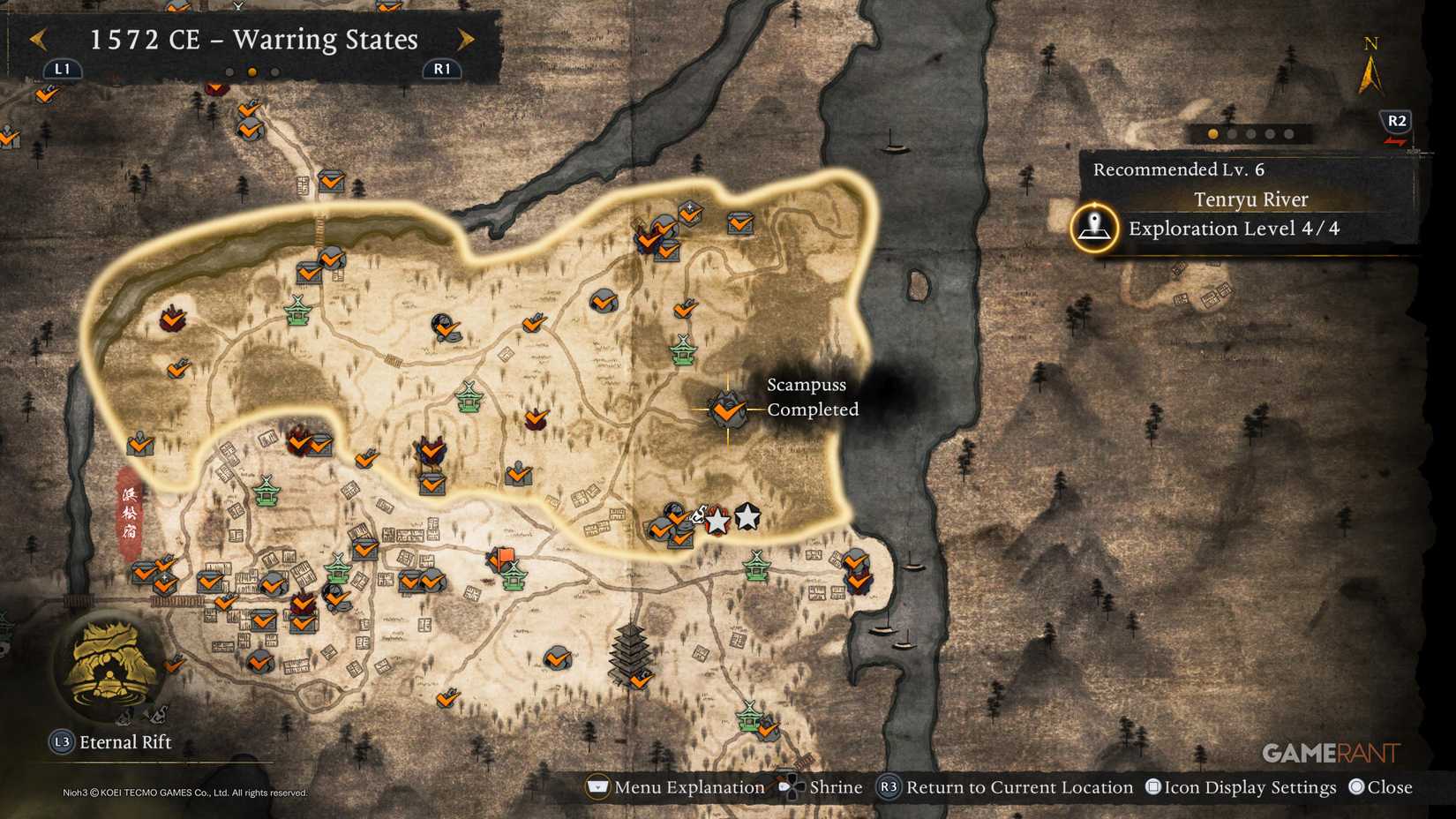Open Icon Display Settings
1456x819 pixels.
point(1242,786)
